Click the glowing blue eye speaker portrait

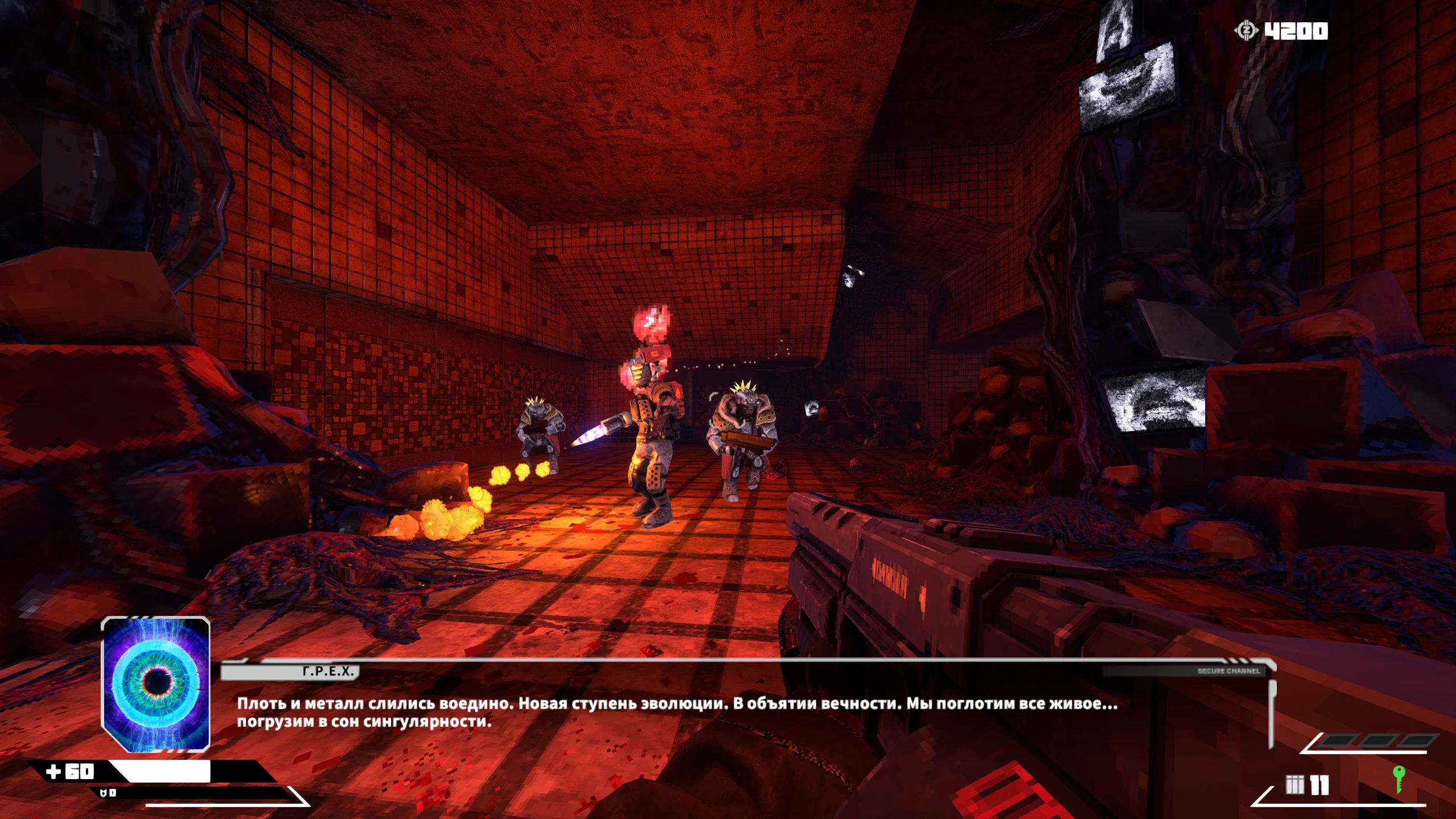[x=155, y=684]
